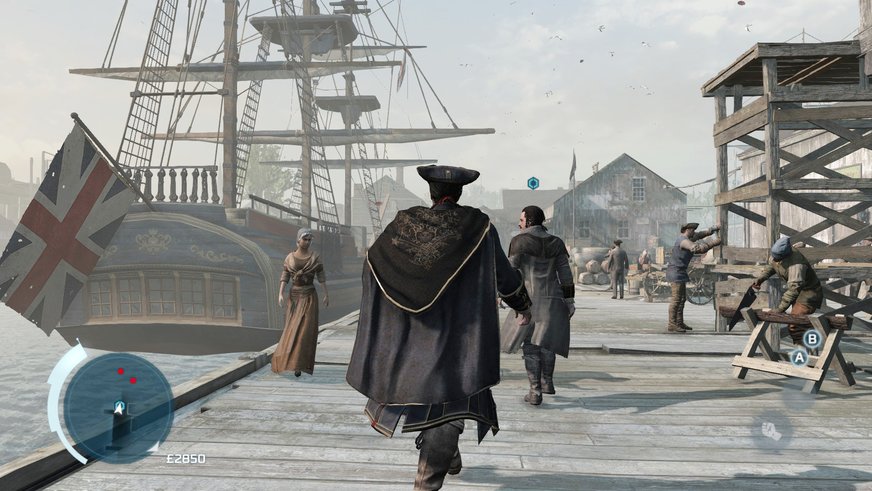This screenshot has width=872, height=491.
Task: Click the blue hexagon objective marker
Action: click(x=533, y=183)
